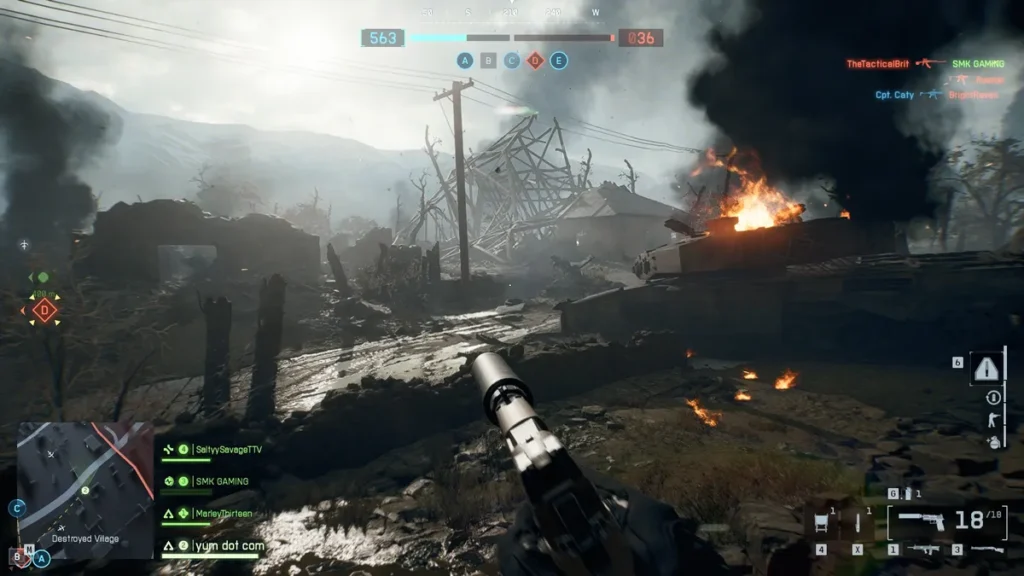Select objective C flag at top
This screenshot has width=1024, height=576.
coord(512,60)
